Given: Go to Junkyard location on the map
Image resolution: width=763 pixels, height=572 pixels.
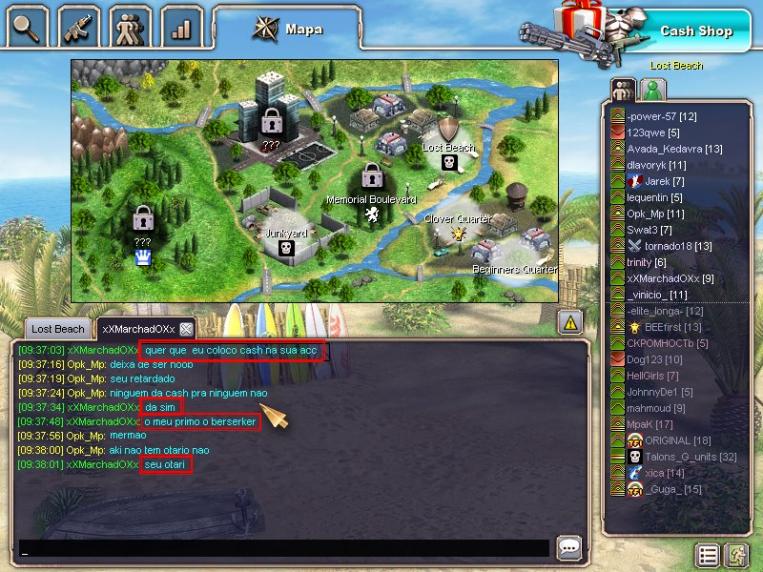Looking at the screenshot, I should click(286, 237).
